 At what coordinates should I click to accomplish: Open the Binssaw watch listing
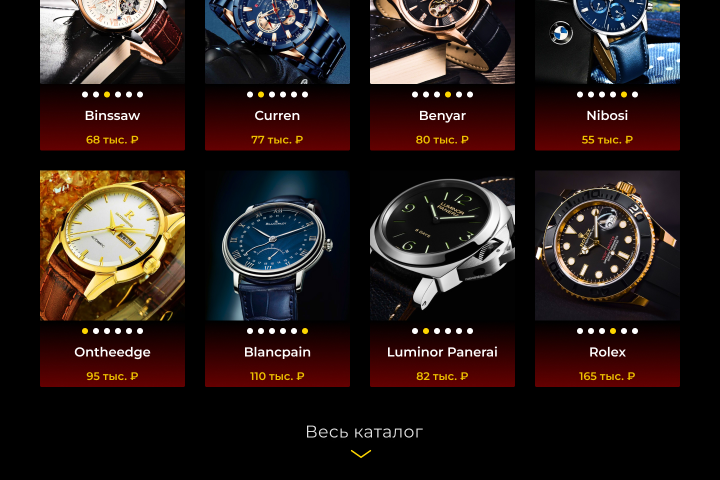click(x=112, y=115)
